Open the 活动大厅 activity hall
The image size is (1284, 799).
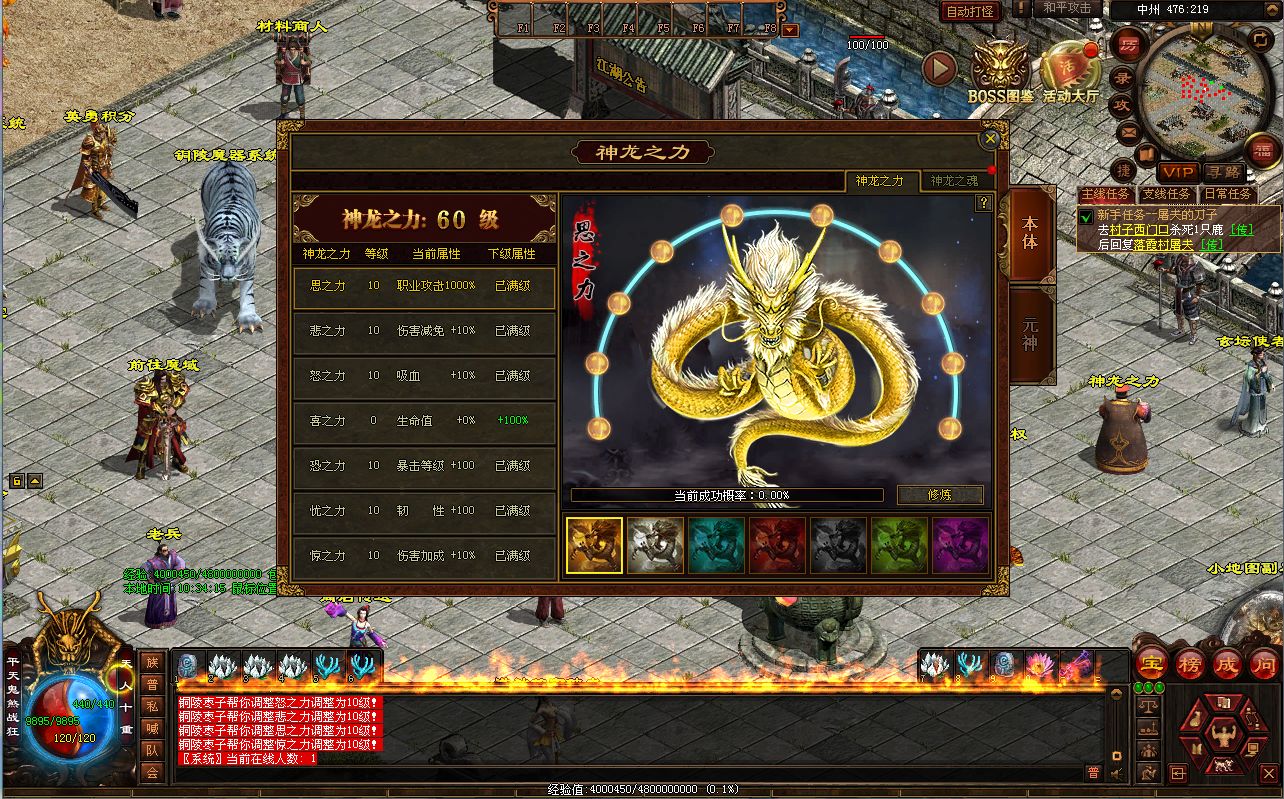point(1070,72)
